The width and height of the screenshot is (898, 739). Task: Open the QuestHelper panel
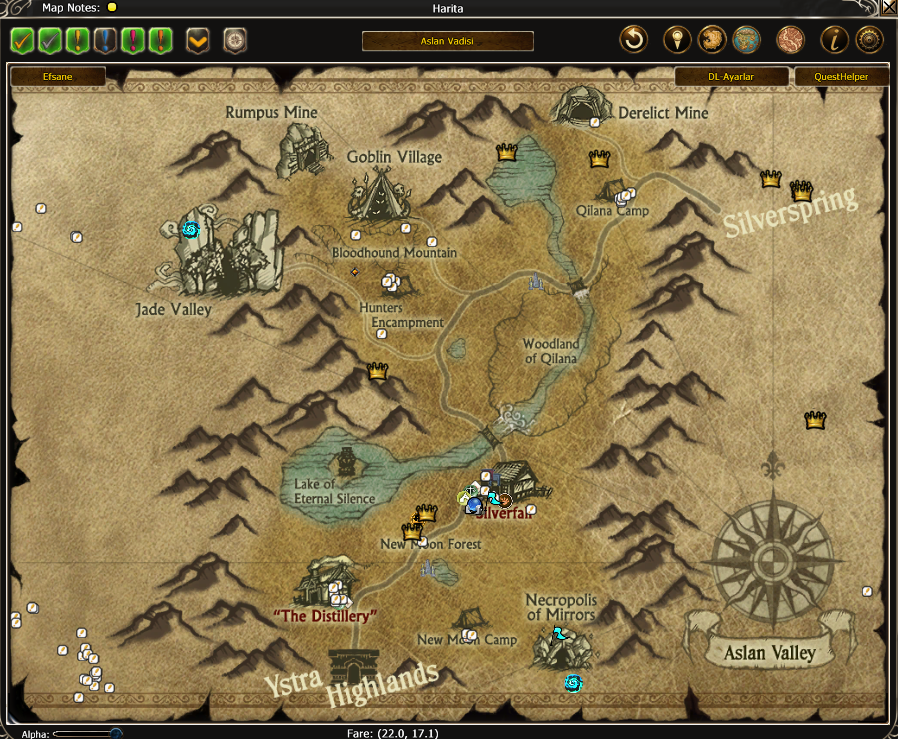pyautogui.click(x=839, y=76)
